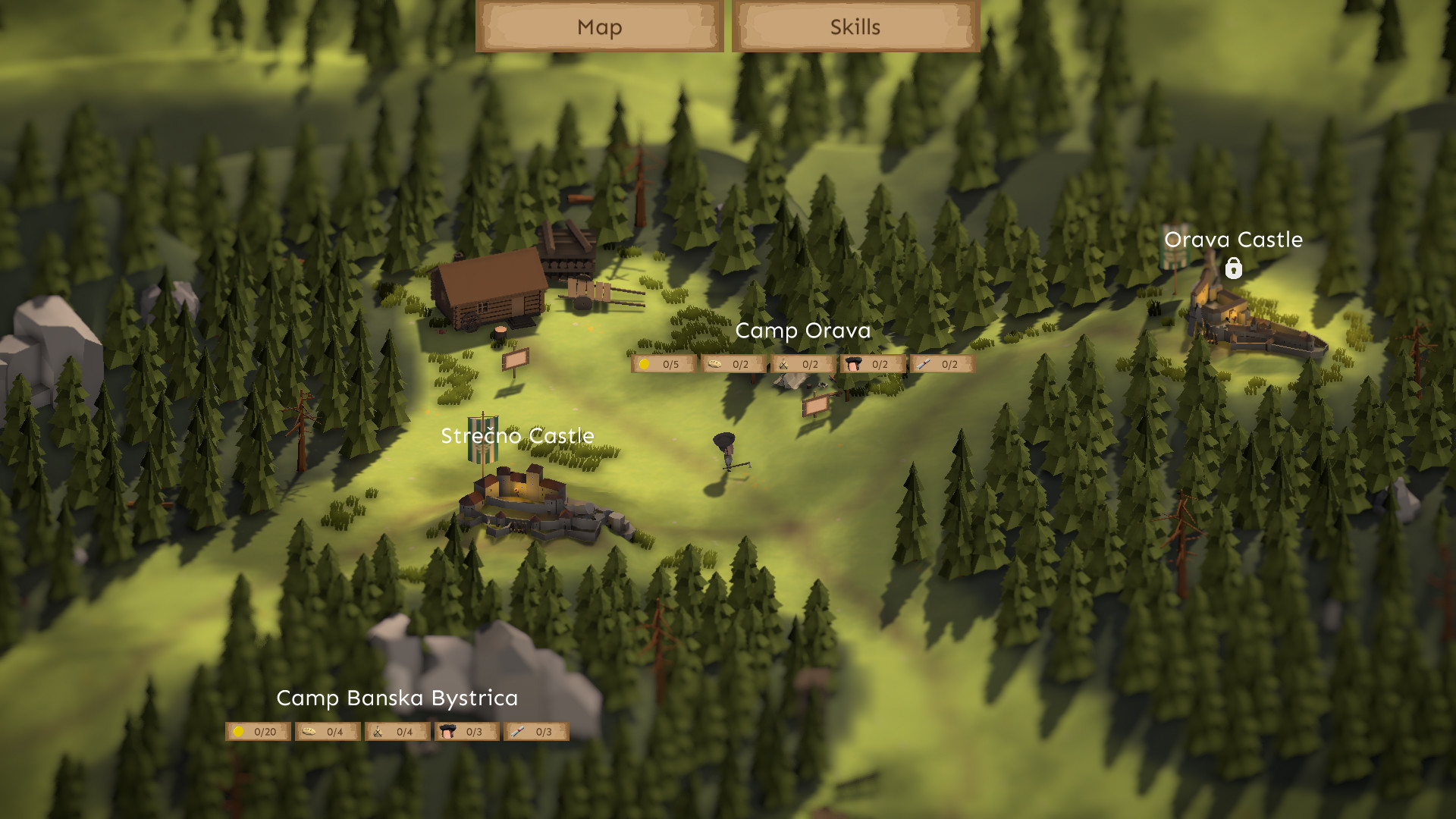Select the tent icon showing 0/2 at Camp Orava
Screen dimensions: 1456x819
tap(782, 364)
